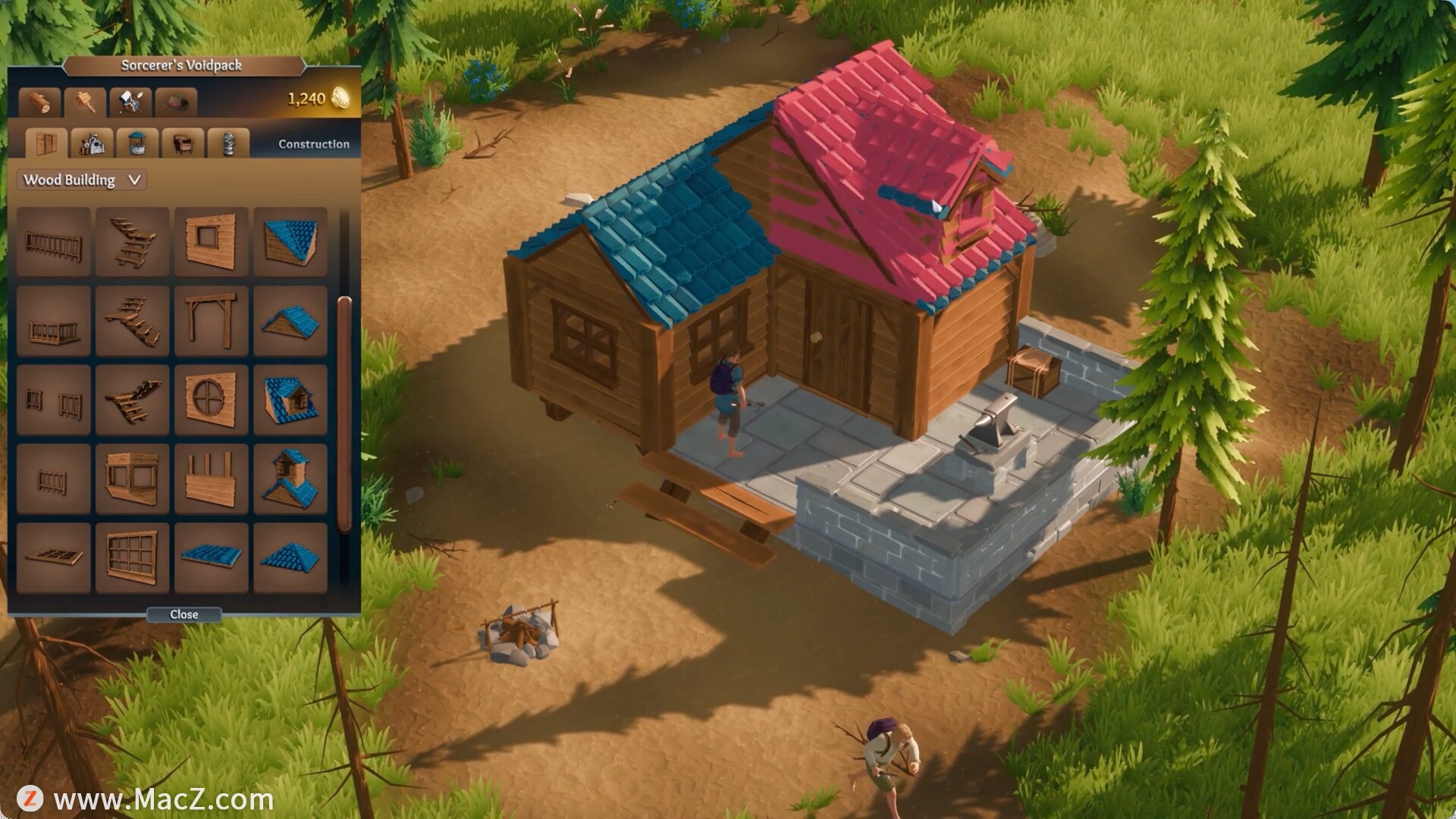Open the shield and weapons tab

coord(130,101)
